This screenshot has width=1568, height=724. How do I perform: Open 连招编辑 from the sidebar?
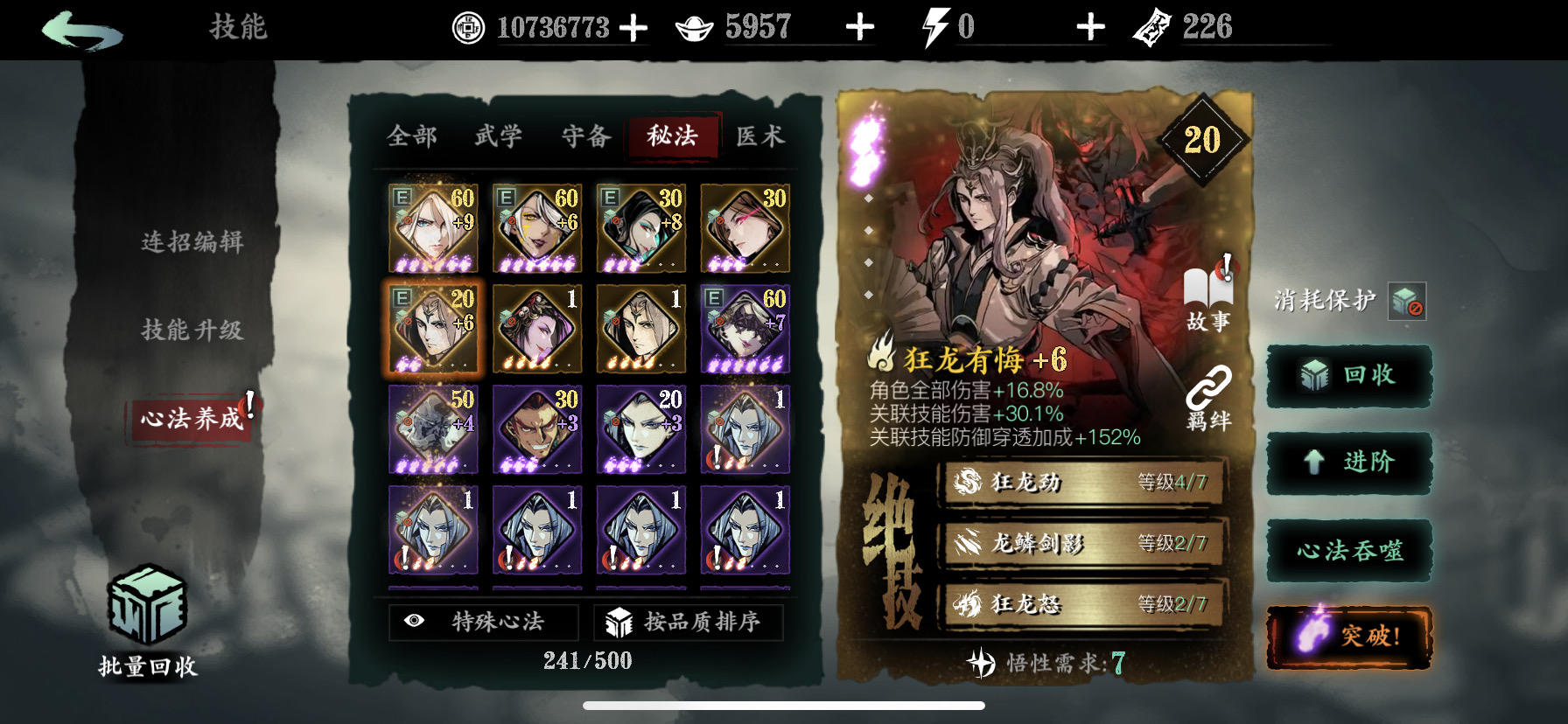pos(194,240)
